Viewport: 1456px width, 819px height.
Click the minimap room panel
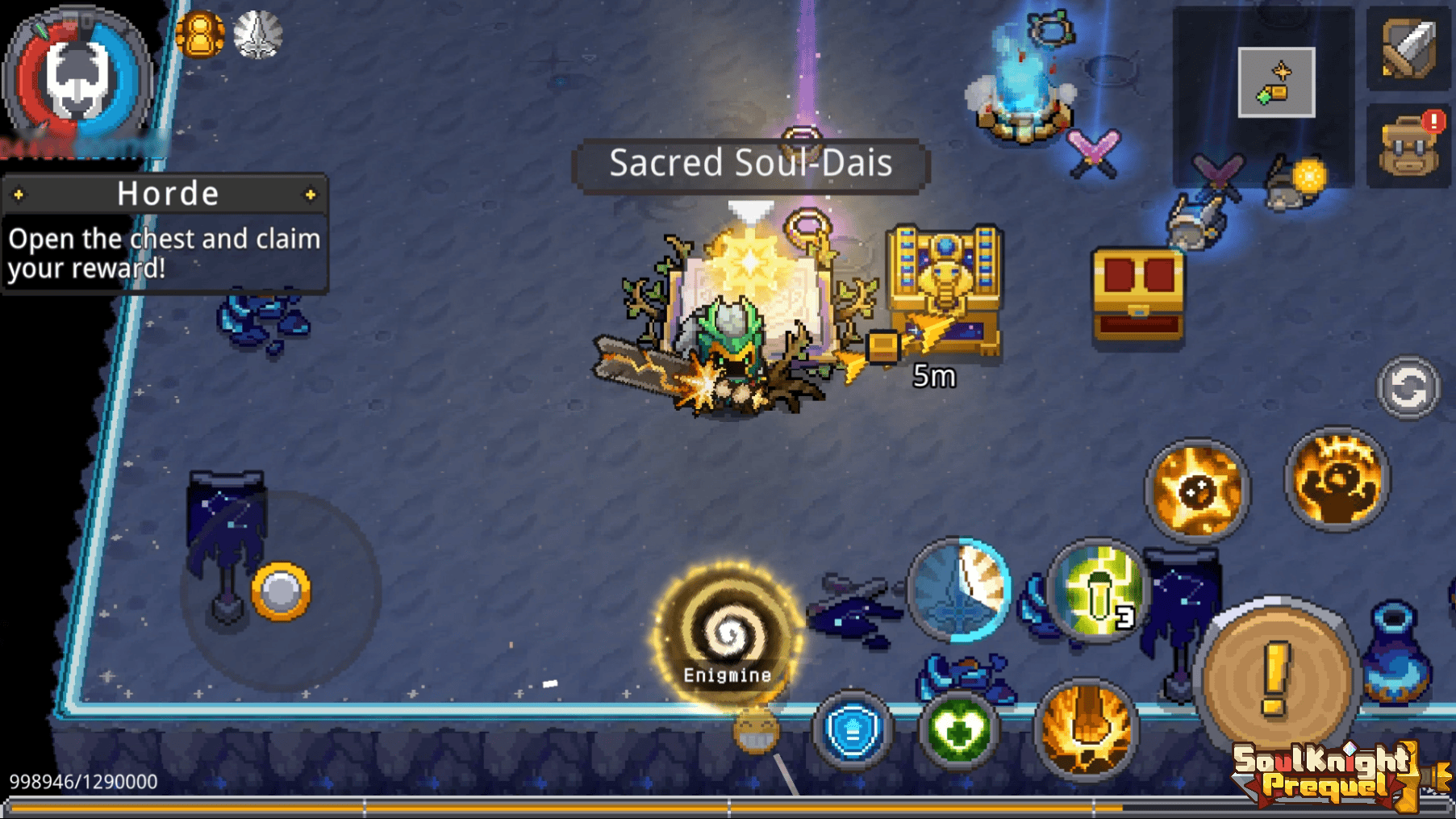pyautogui.click(x=1276, y=82)
